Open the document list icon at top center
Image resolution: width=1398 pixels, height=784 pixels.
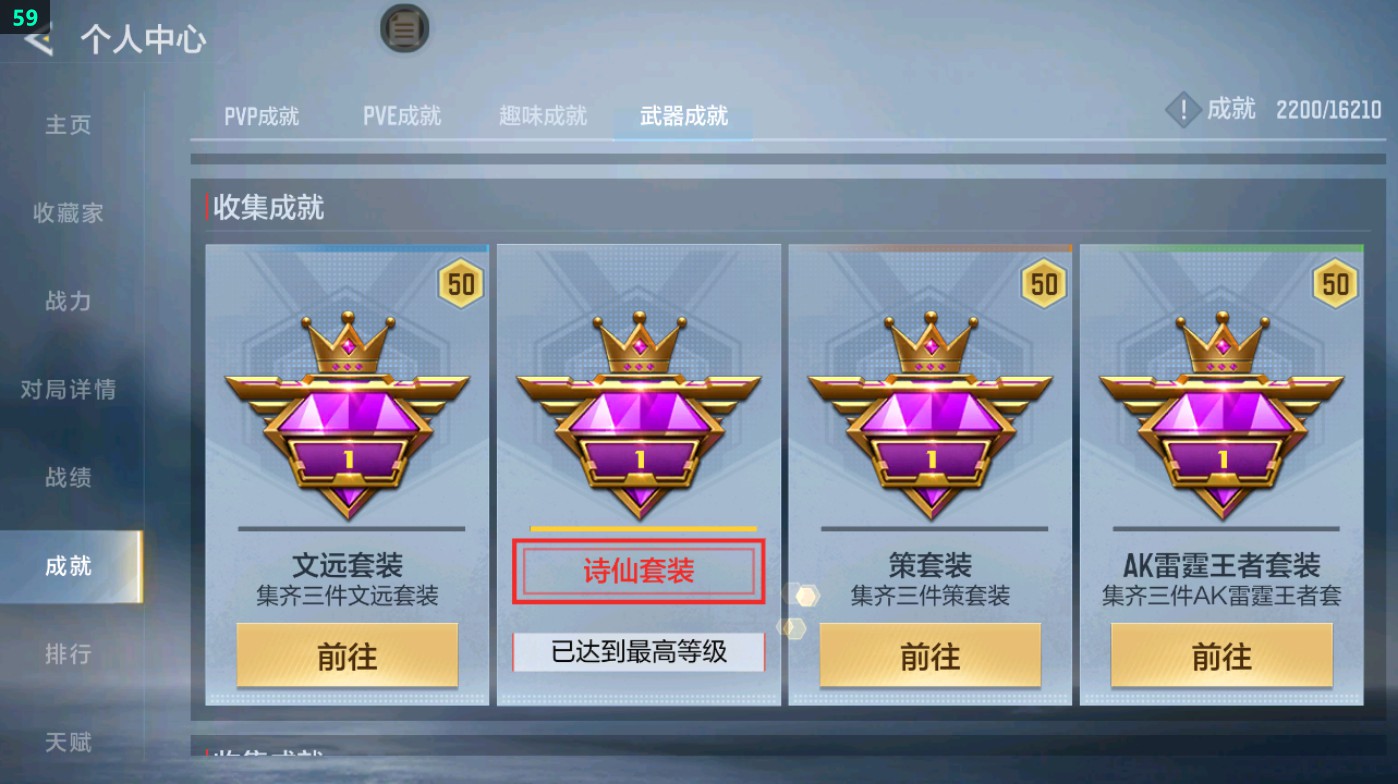click(x=403, y=29)
